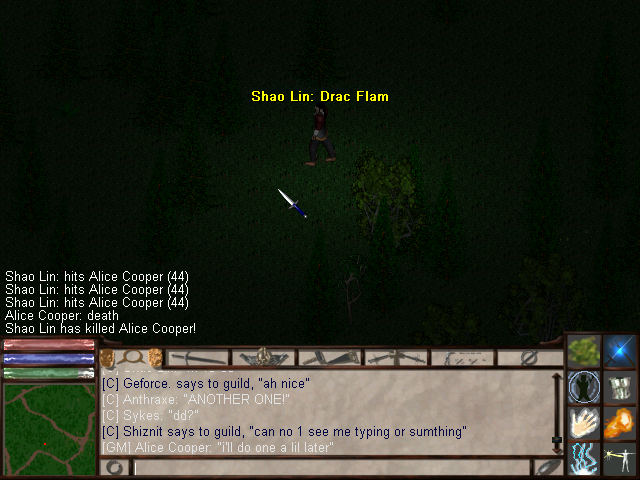640x480 pixels.
Task: Click the chat text input field
Action: point(331,466)
